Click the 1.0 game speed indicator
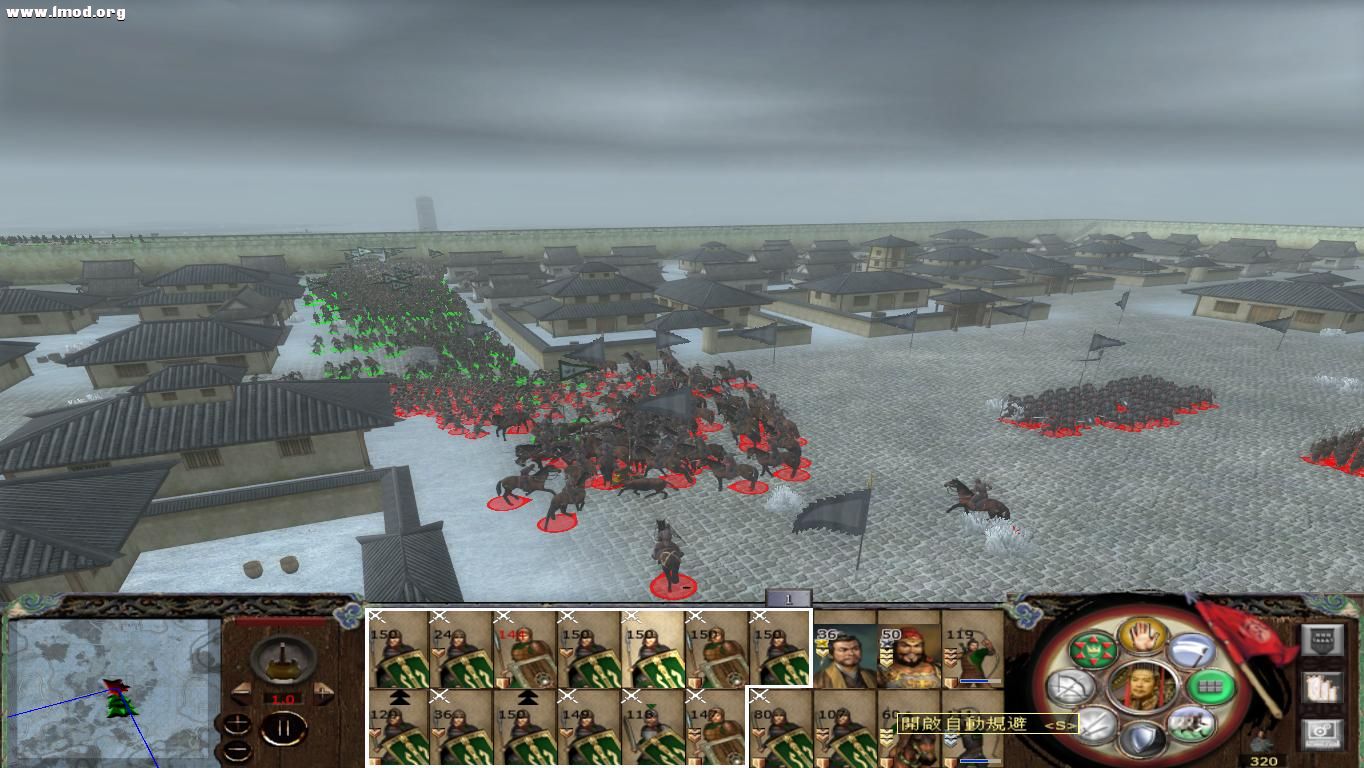 click(283, 698)
